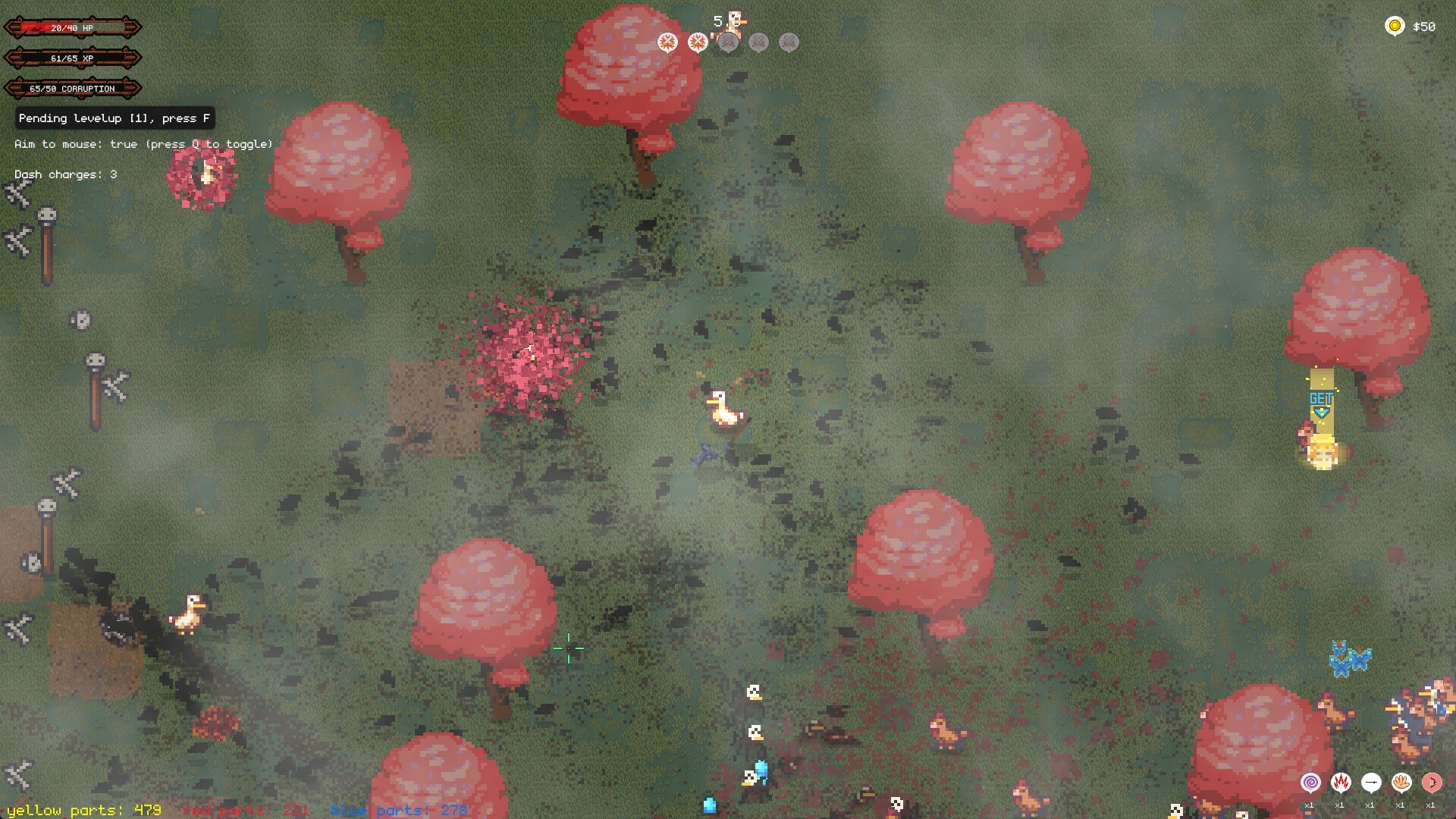
Task: Click the 61/65 XP progress bar
Action: [x=72, y=57]
